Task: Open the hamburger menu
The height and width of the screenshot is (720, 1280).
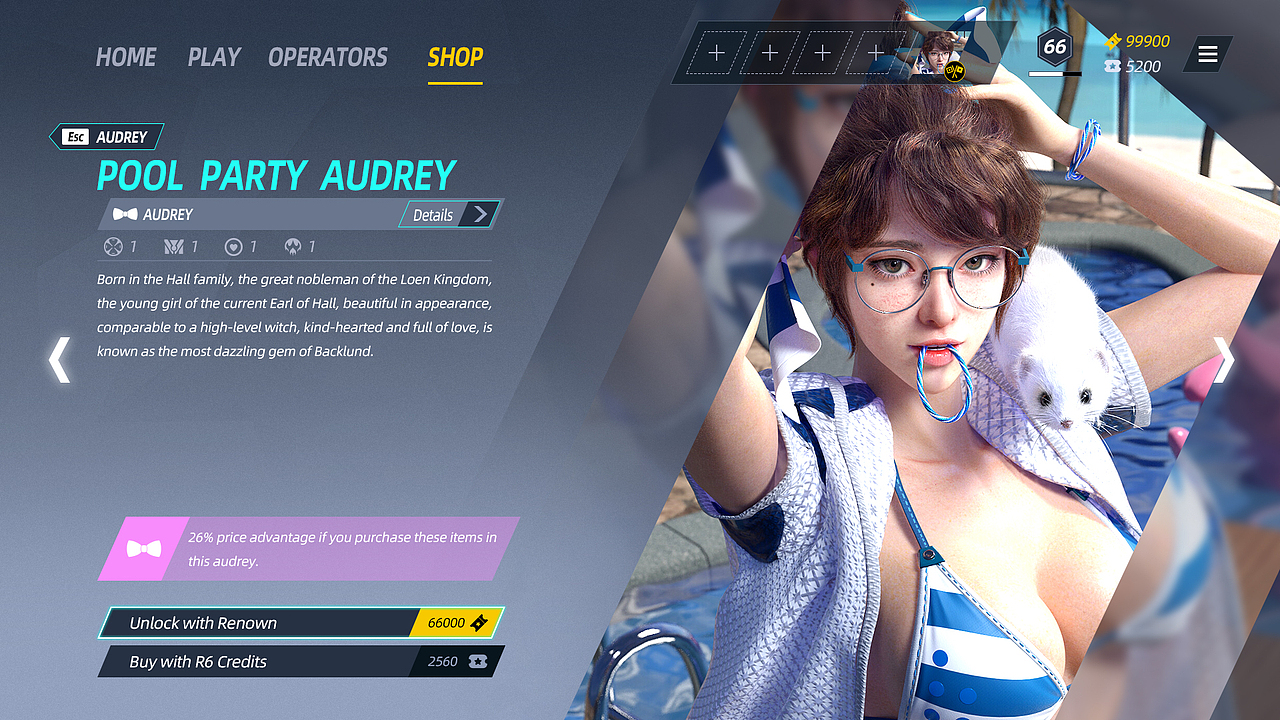Action: pos(1208,54)
